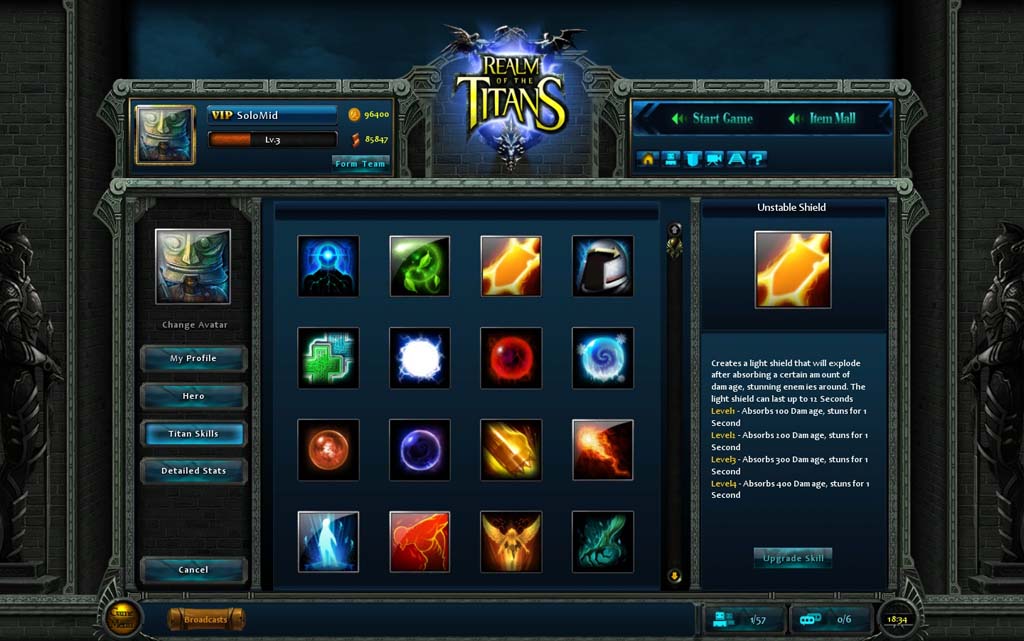Change the avatar portrait
Screen dimensions: 1024x641
(193, 325)
